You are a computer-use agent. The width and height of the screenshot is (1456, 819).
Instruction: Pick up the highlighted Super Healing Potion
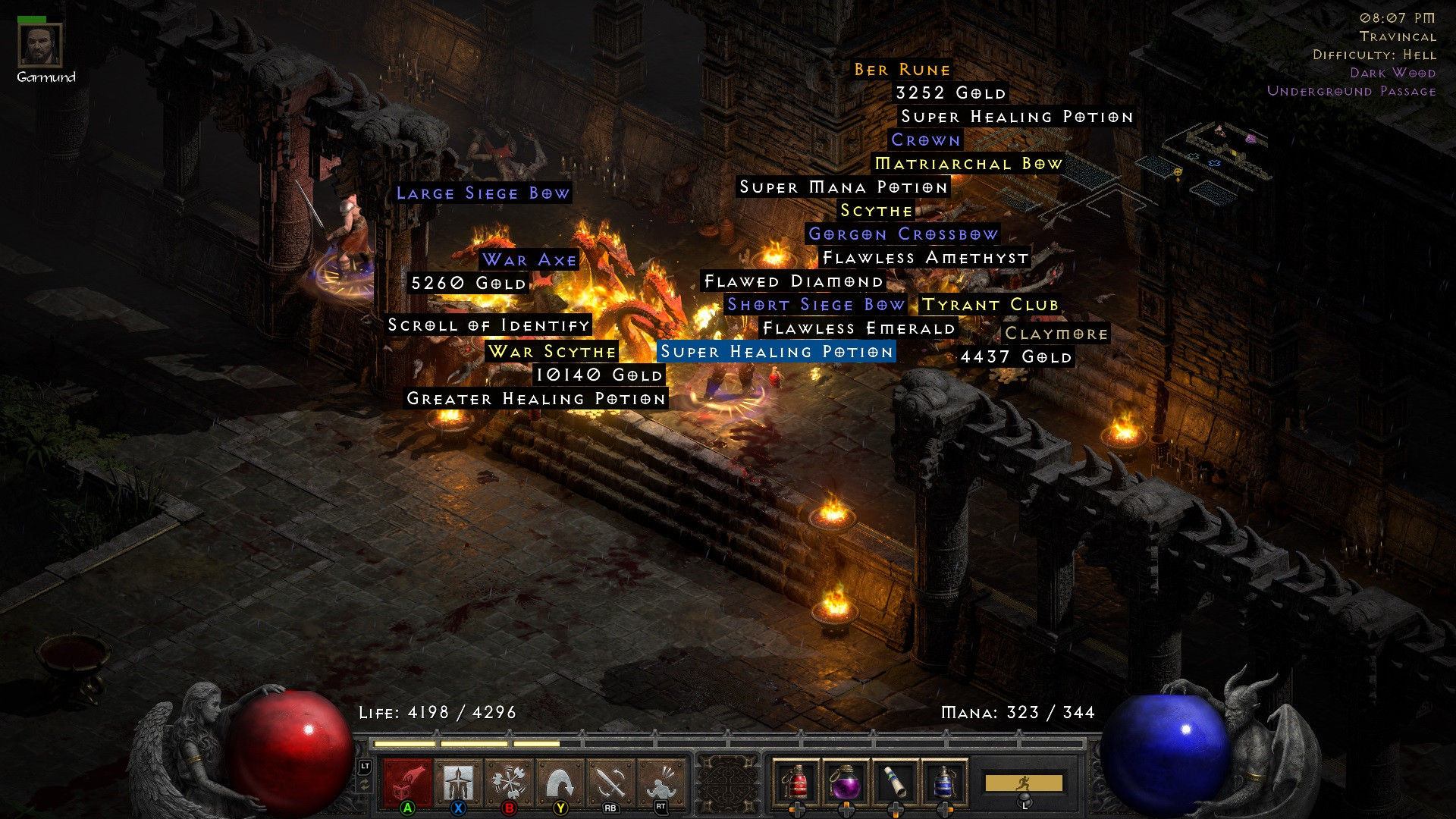(x=774, y=352)
